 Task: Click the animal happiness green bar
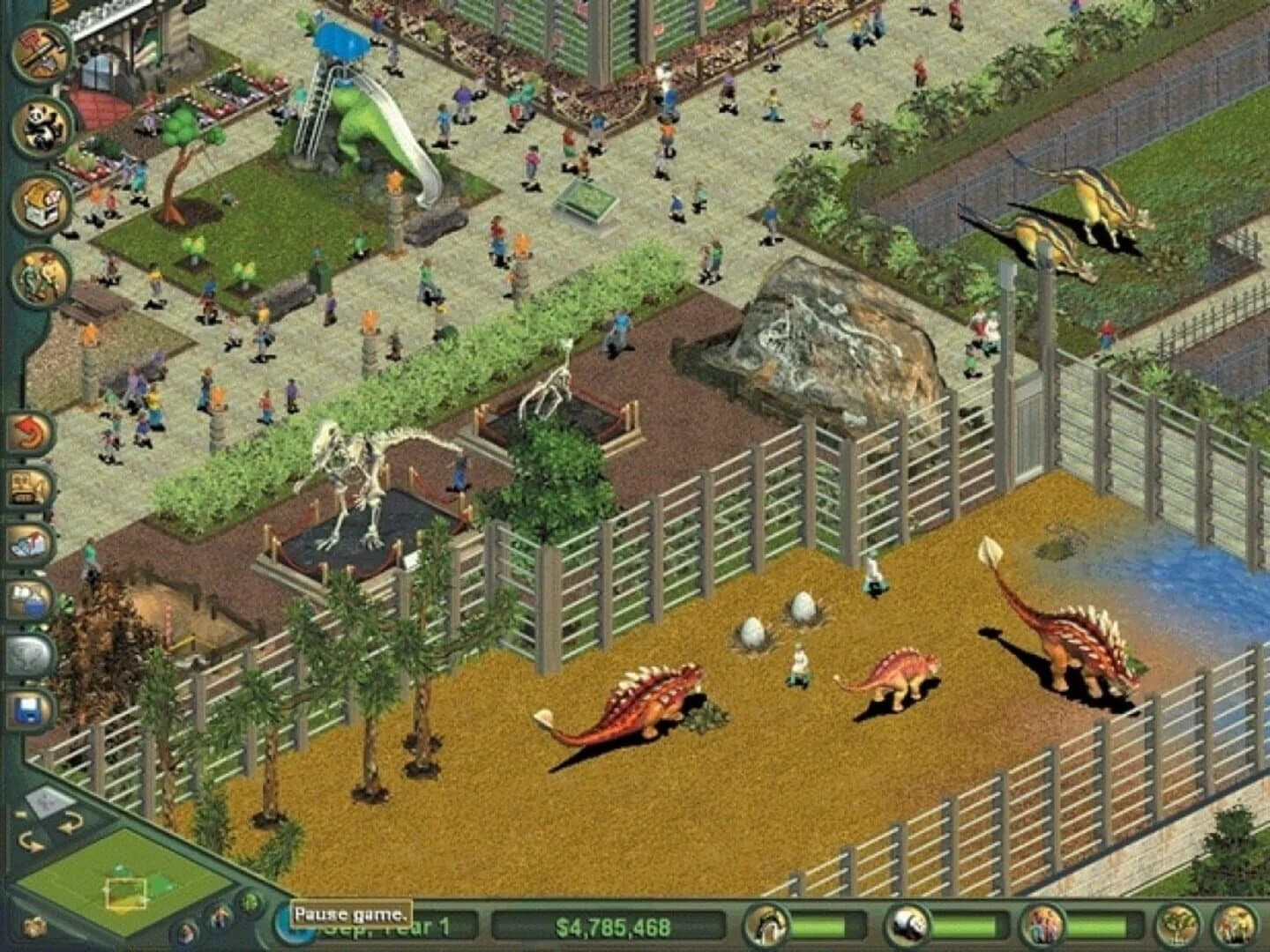(823, 925)
